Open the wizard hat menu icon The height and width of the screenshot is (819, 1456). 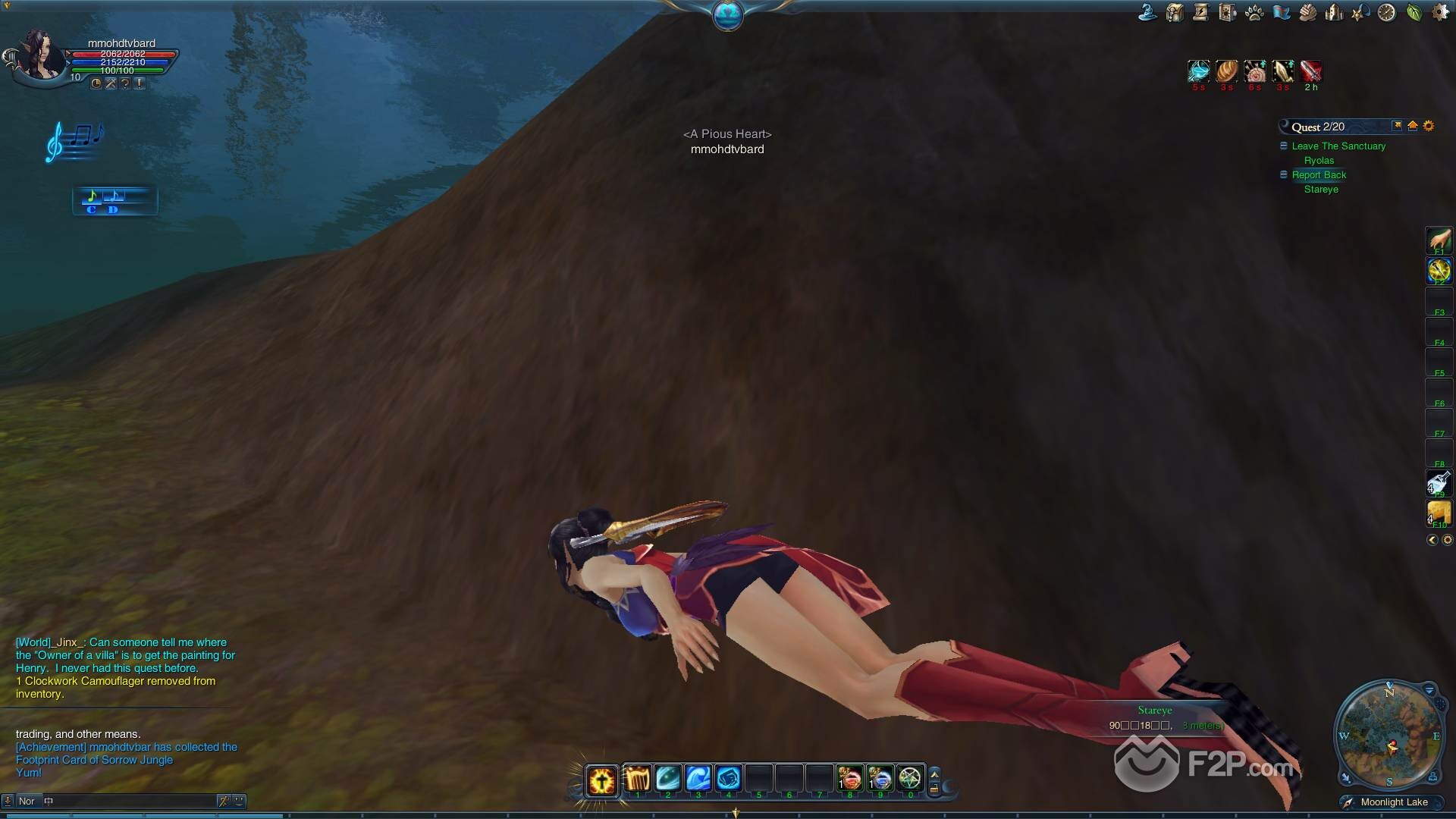[1148, 13]
